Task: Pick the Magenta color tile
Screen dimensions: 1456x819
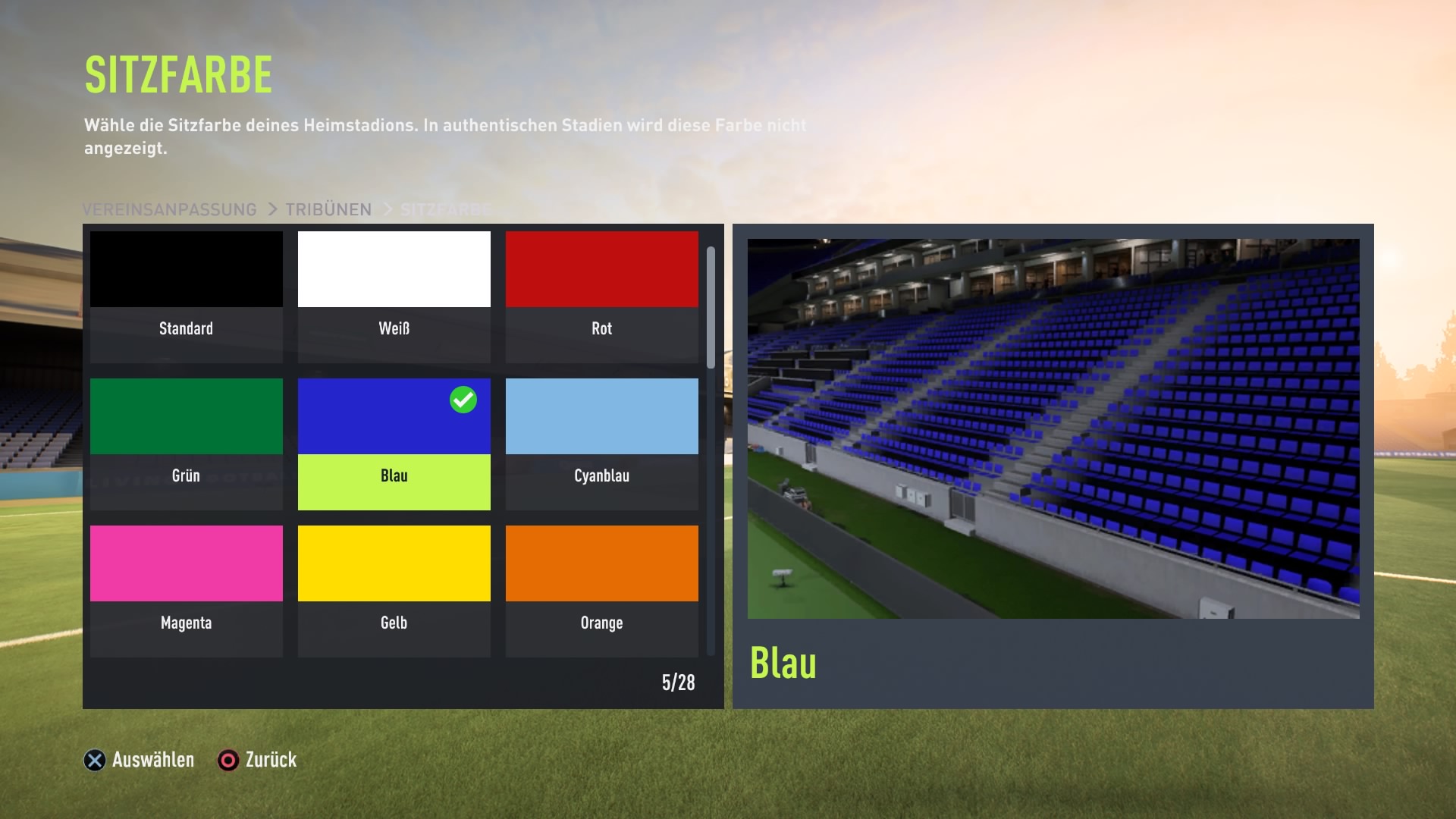Action: click(x=186, y=590)
